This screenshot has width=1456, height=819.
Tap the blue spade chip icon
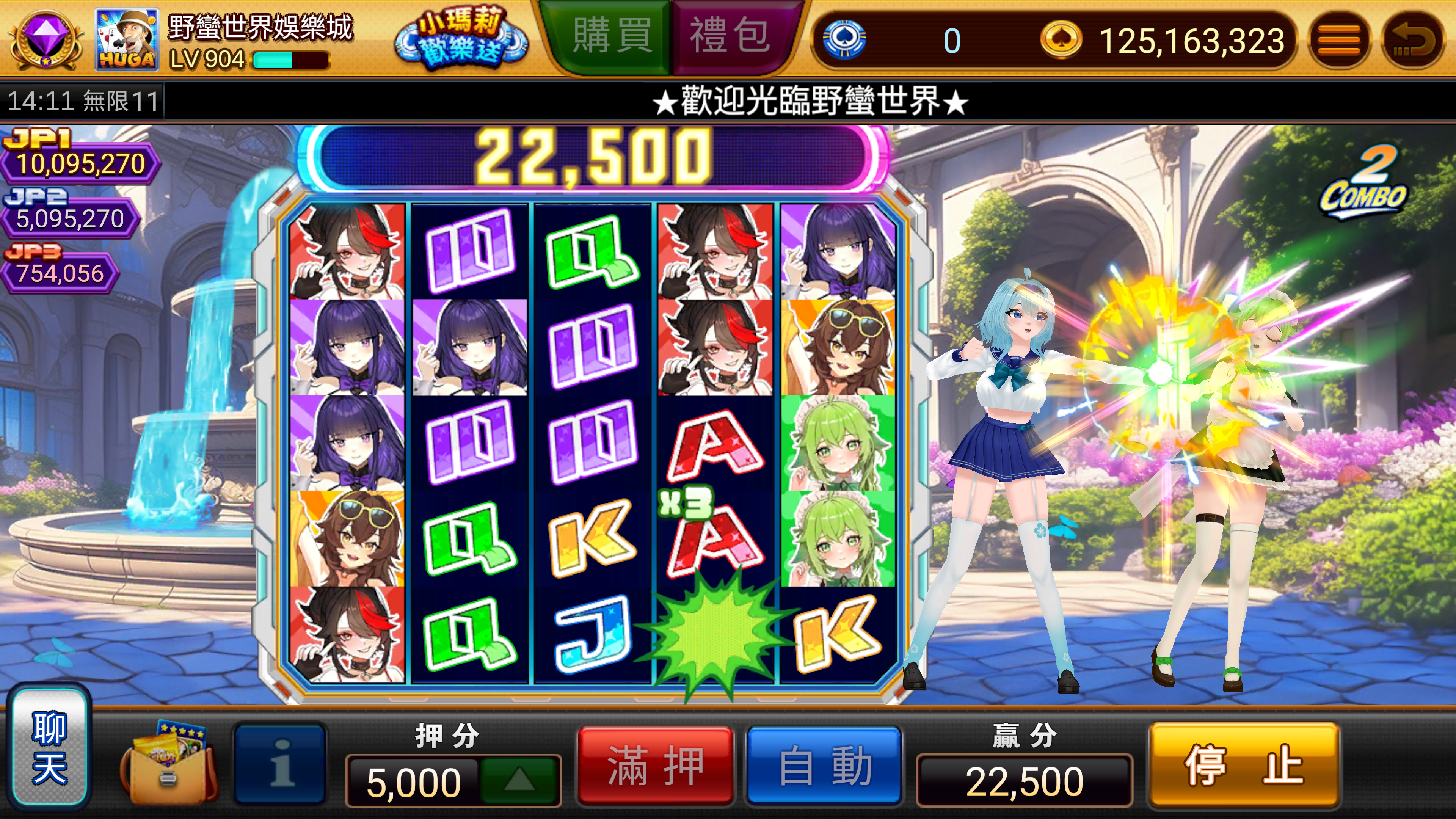point(844,39)
